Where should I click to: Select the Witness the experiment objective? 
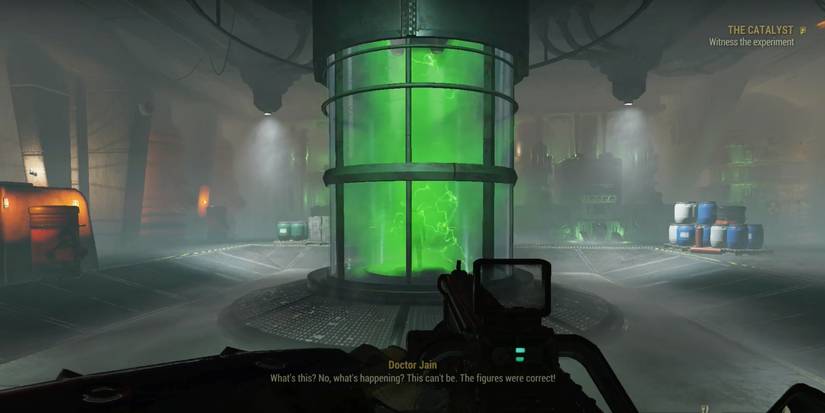coord(751,43)
